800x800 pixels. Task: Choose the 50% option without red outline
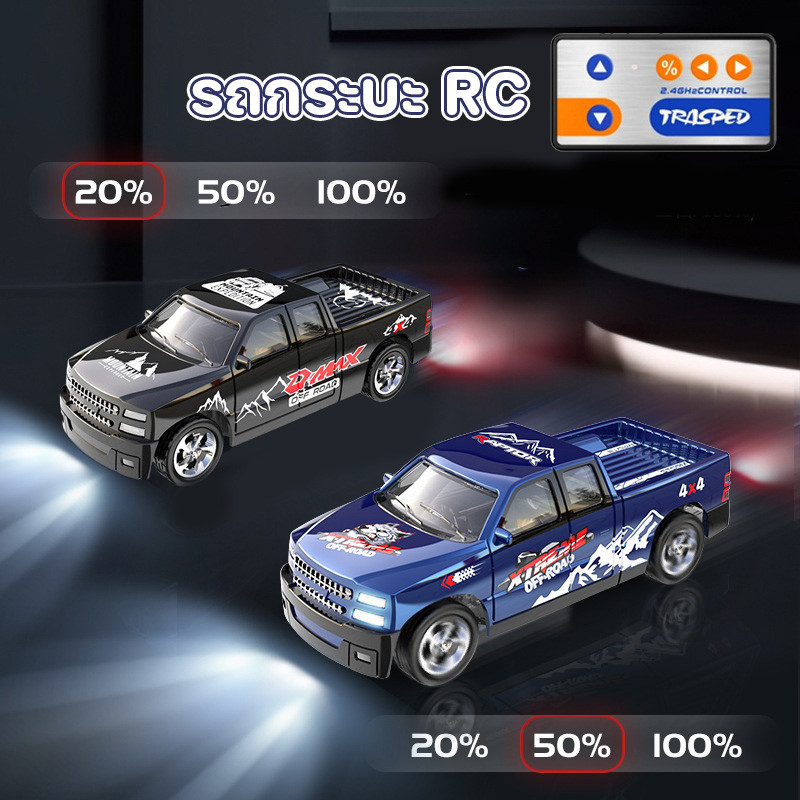[x=236, y=192]
